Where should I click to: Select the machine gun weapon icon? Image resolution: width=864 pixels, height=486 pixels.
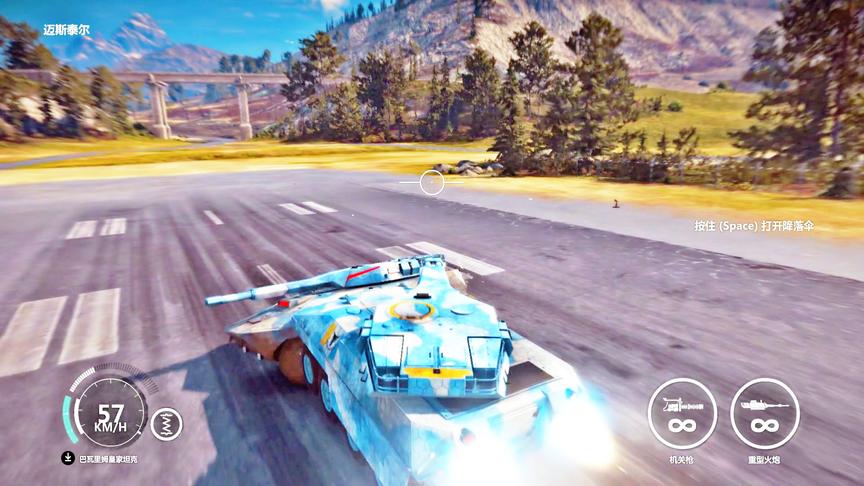[x=682, y=413]
